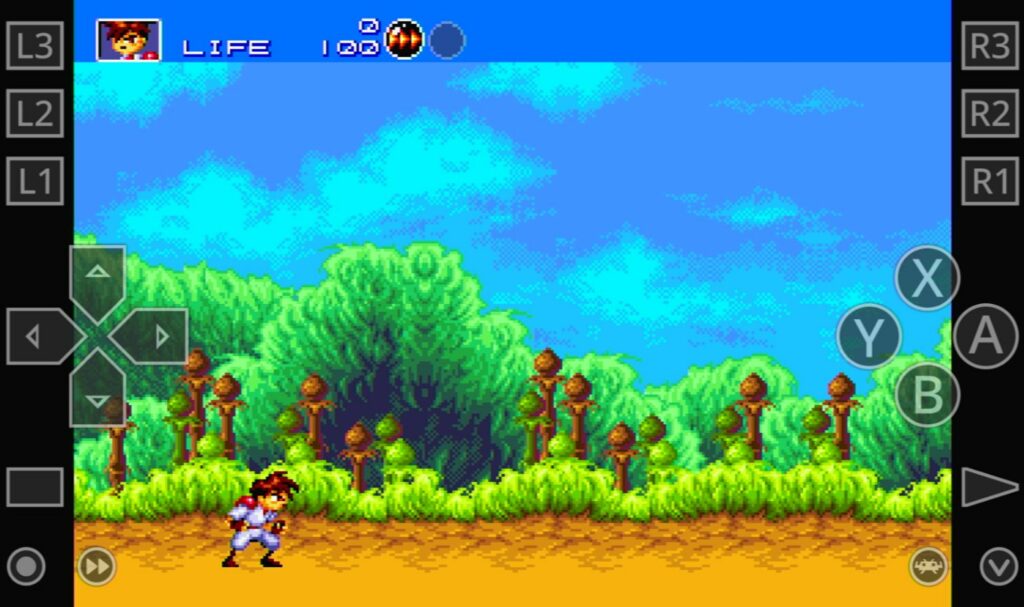The height and width of the screenshot is (607, 1024).
Task: Tap the R1 shoulder button
Action: pos(990,181)
